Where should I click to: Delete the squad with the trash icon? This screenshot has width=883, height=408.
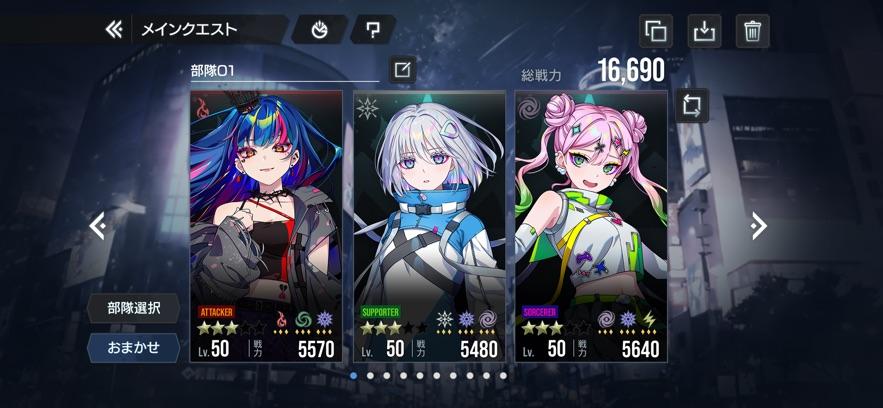(x=752, y=31)
